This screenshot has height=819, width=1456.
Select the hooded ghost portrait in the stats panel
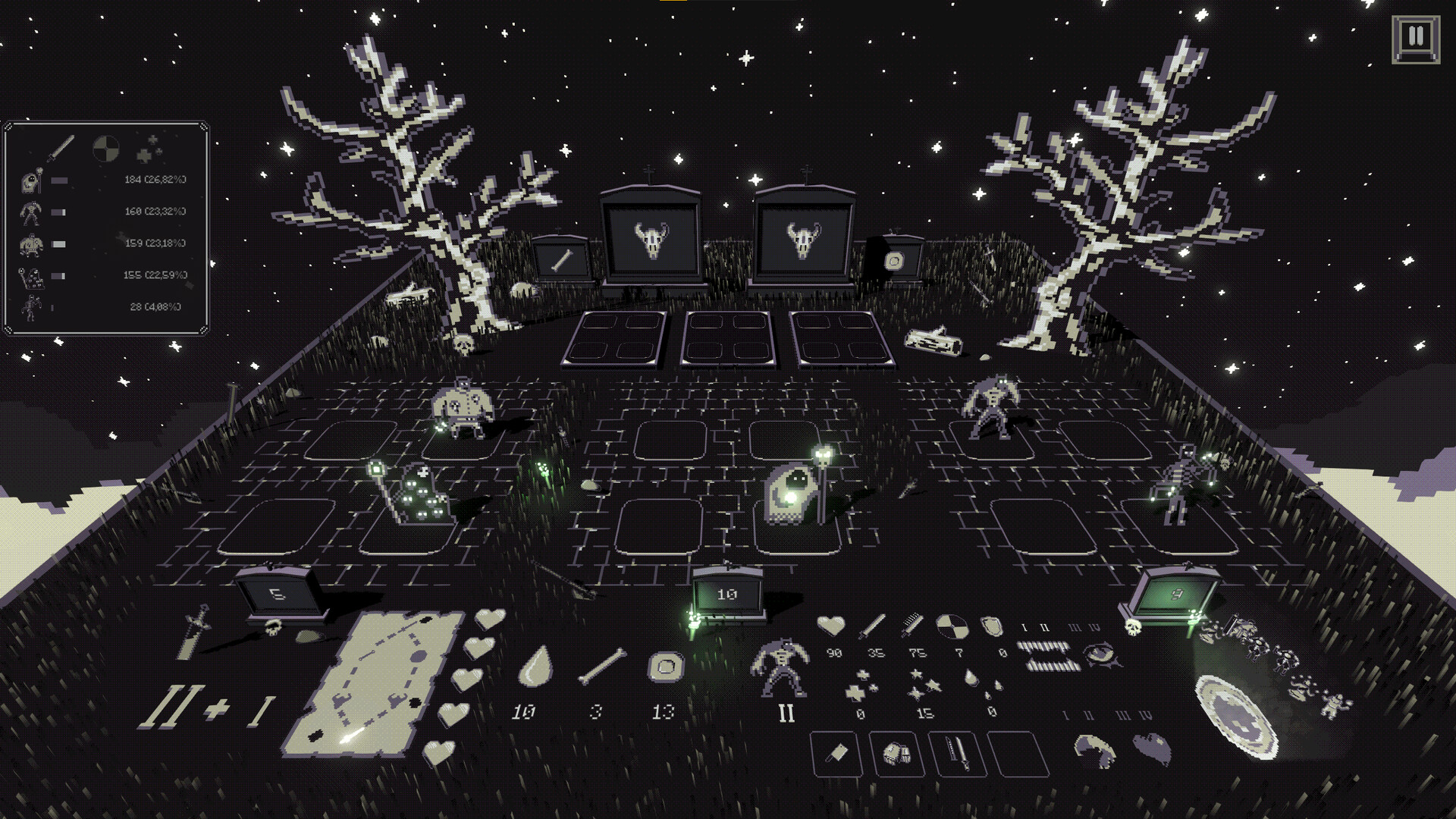tap(32, 181)
